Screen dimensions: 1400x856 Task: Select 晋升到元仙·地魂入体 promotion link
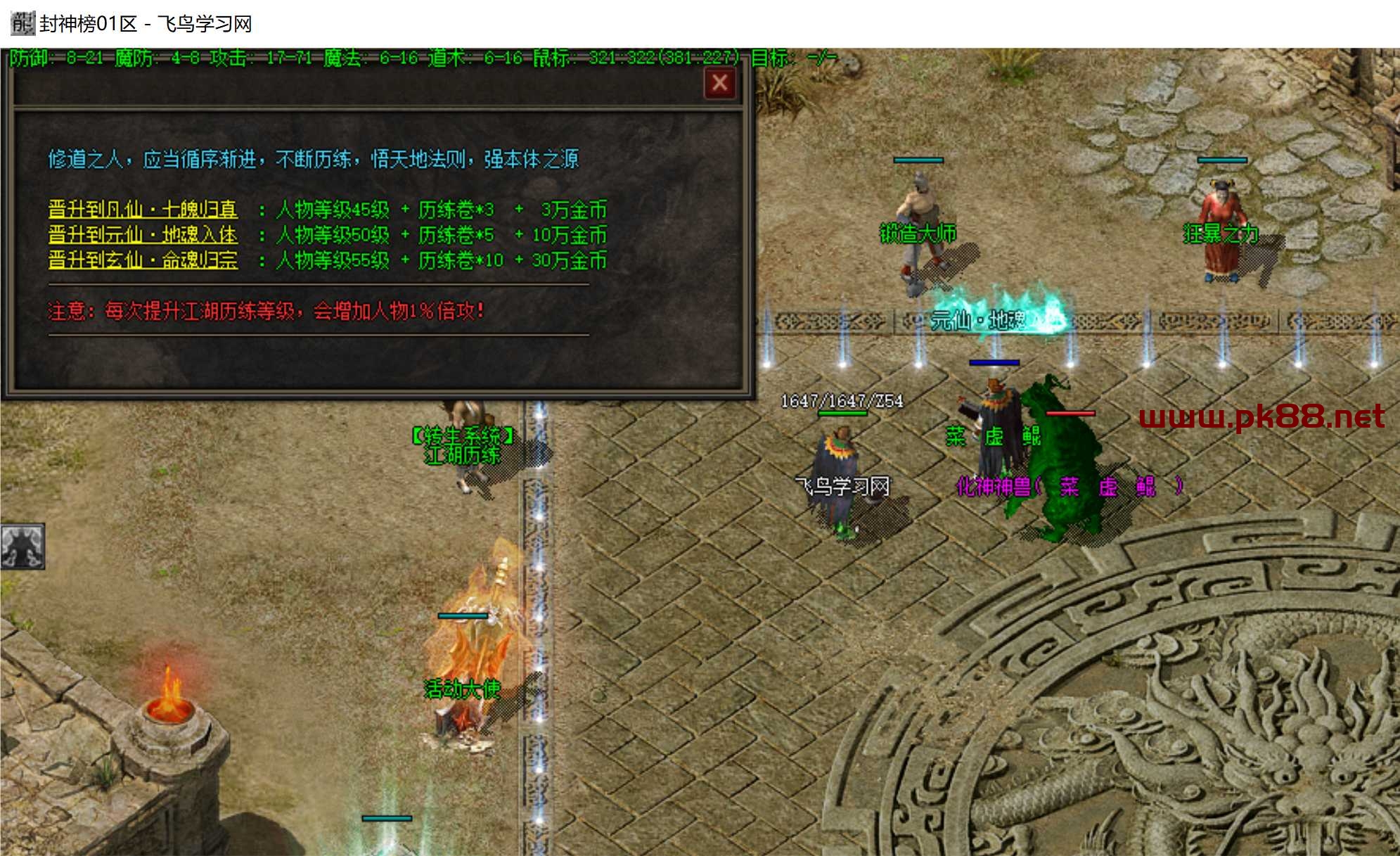[x=143, y=235]
